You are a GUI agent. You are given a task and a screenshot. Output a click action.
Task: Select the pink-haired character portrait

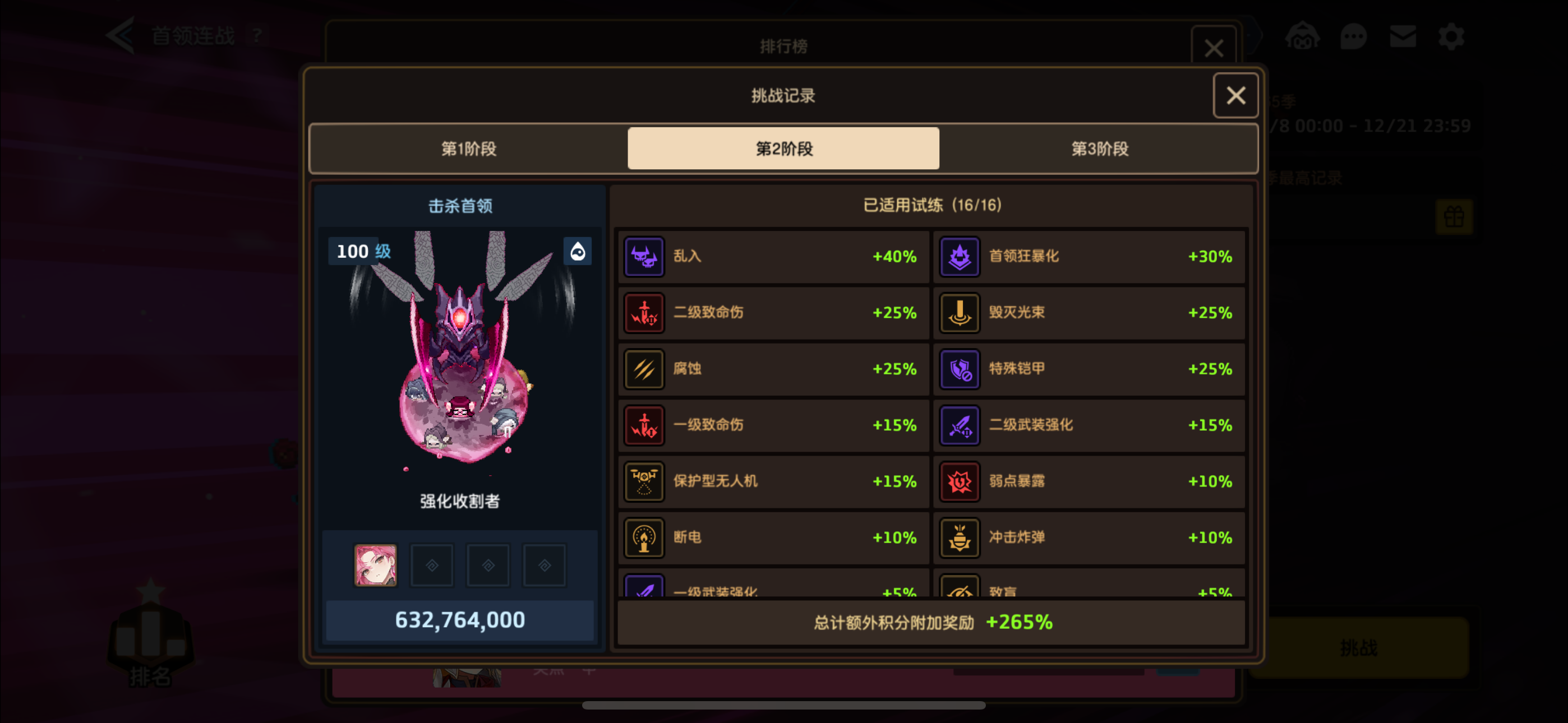point(376,564)
